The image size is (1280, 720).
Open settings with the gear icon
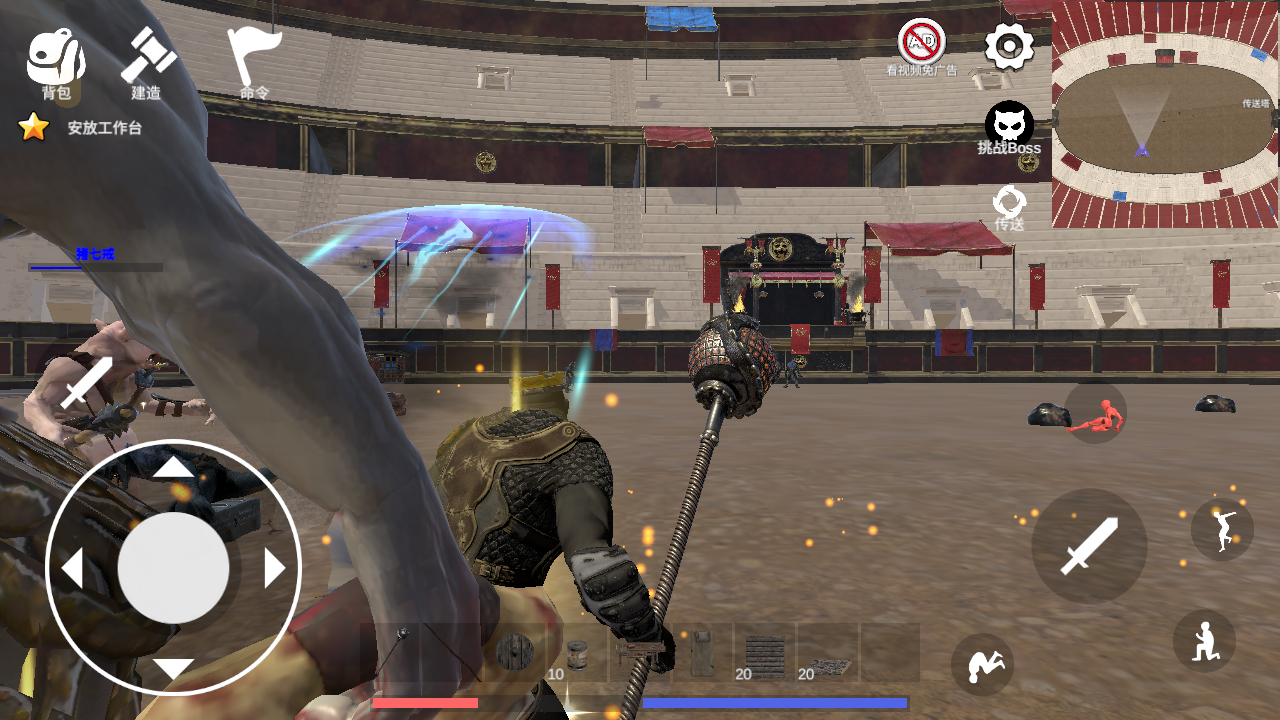click(x=1009, y=47)
